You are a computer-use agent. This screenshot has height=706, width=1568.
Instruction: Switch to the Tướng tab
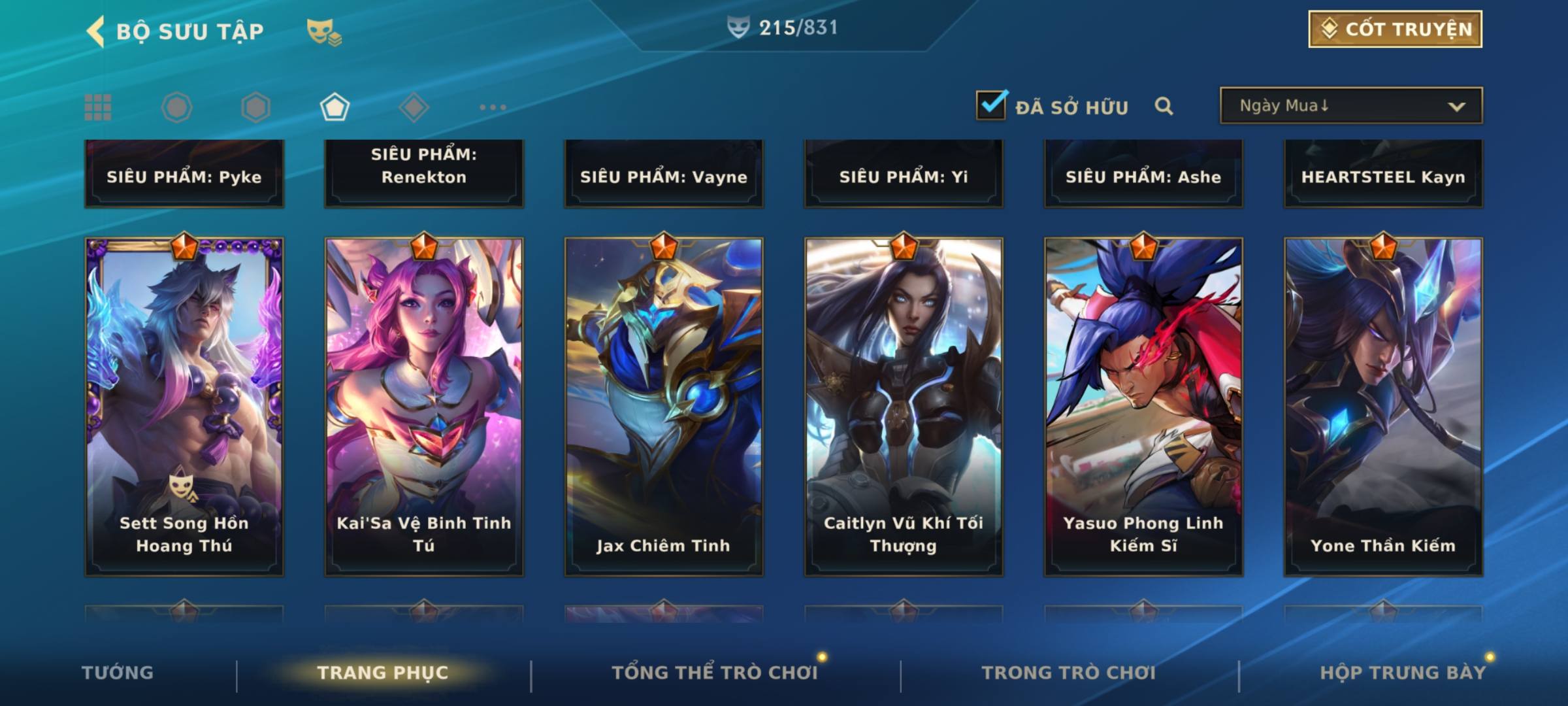click(x=118, y=673)
